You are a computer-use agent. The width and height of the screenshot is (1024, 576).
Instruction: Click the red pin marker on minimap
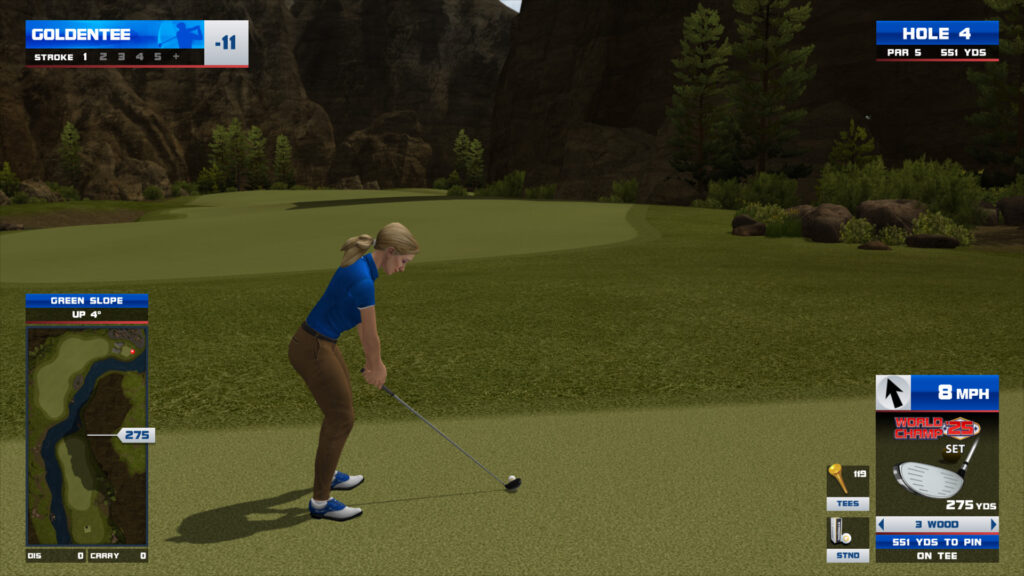pyautogui.click(x=132, y=351)
